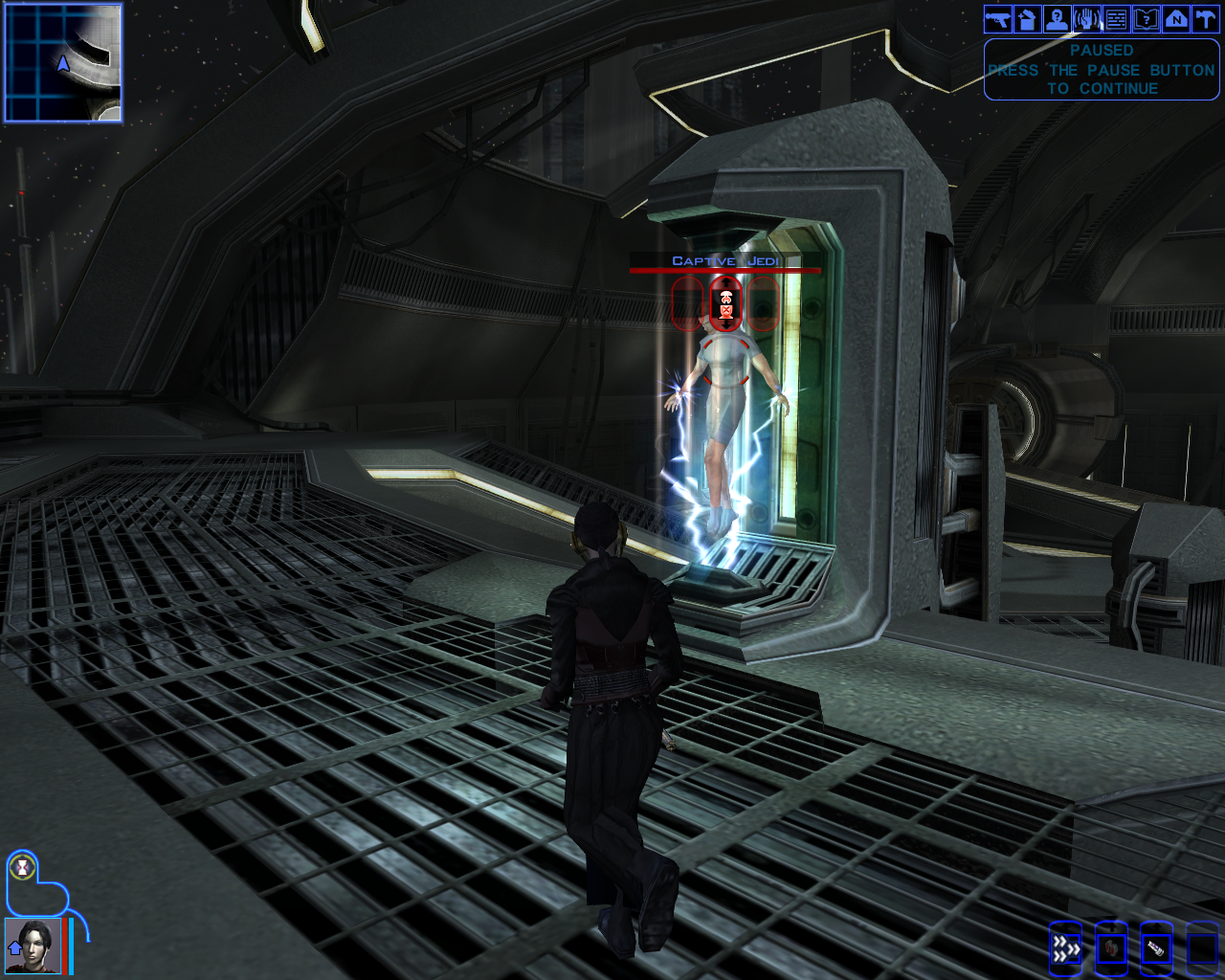Open the Map screen

pyautogui.click(x=1176, y=18)
